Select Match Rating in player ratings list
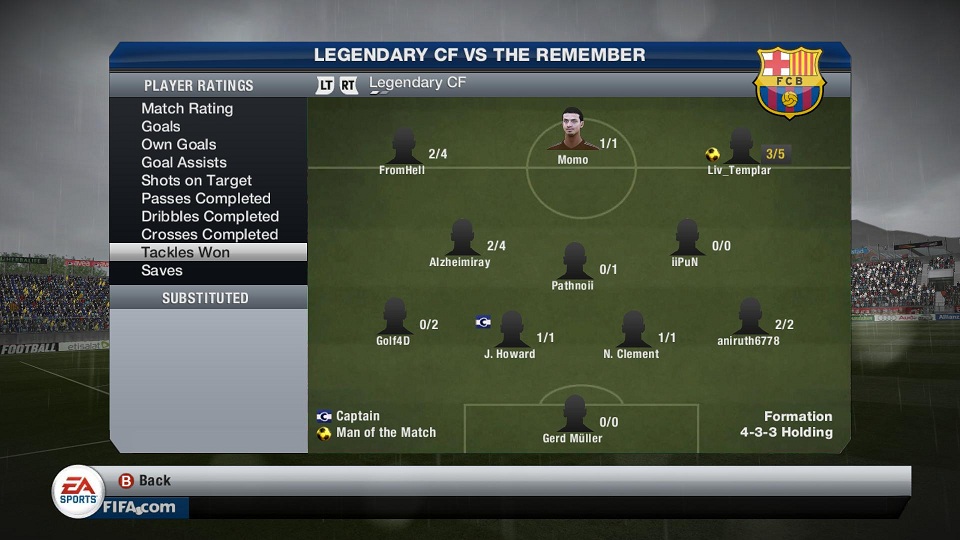This screenshot has height=540, width=960. click(x=187, y=108)
